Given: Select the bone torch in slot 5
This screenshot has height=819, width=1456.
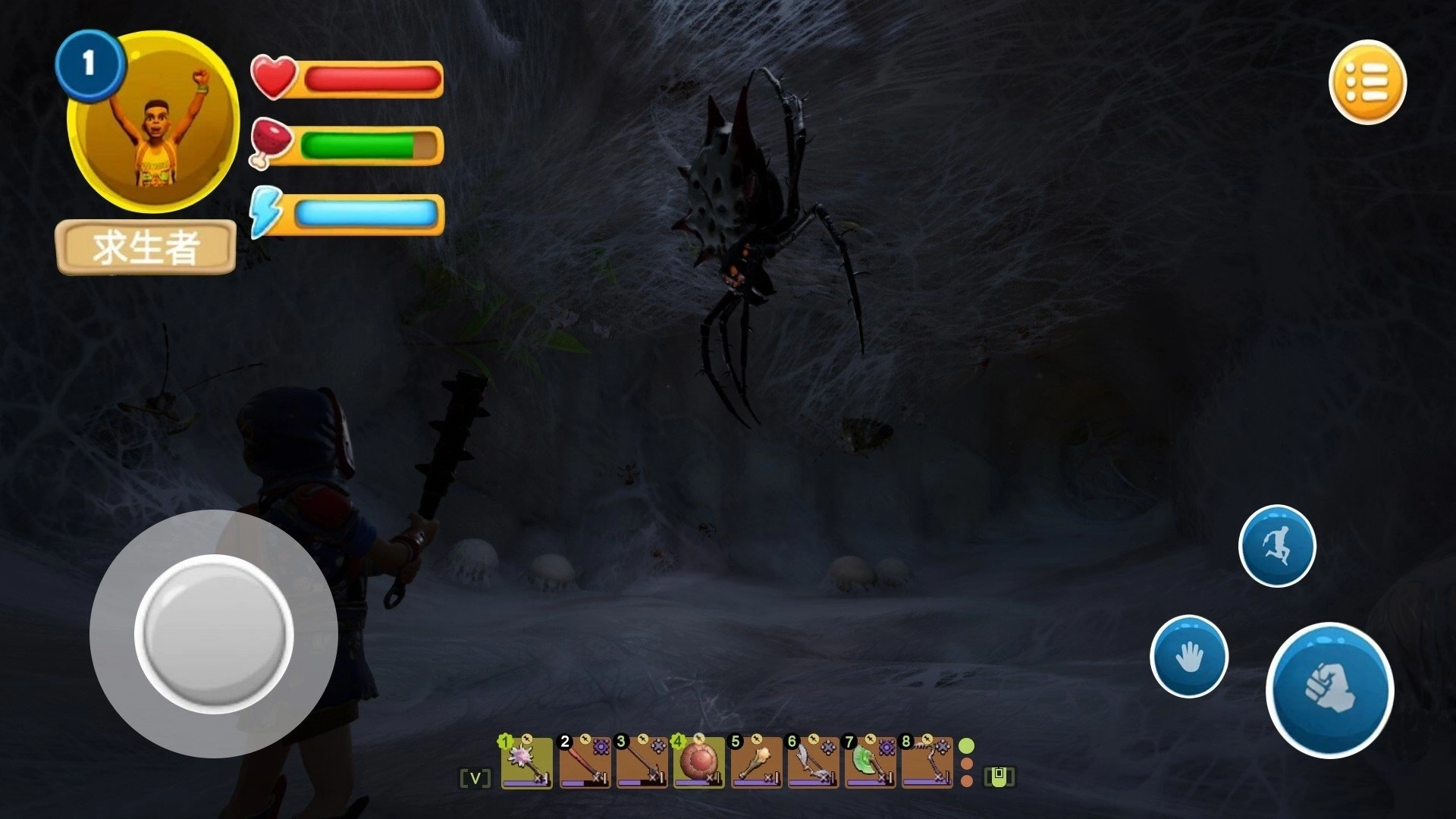Looking at the screenshot, I should 756,763.
